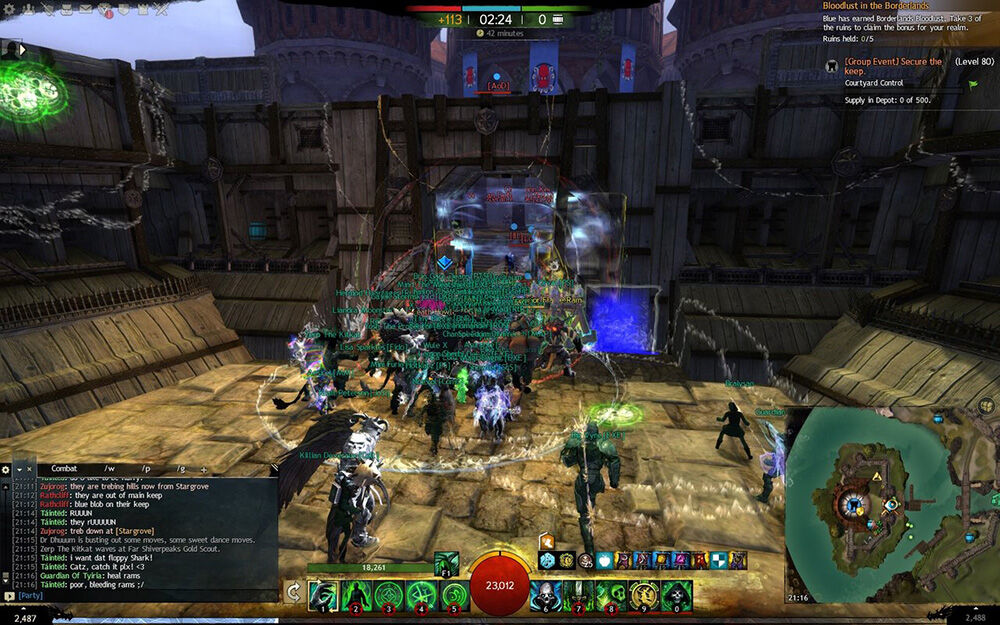Image resolution: width=1000 pixels, height=625 pixels.
Task: Open the game menu gear icon
Action: 8,9
